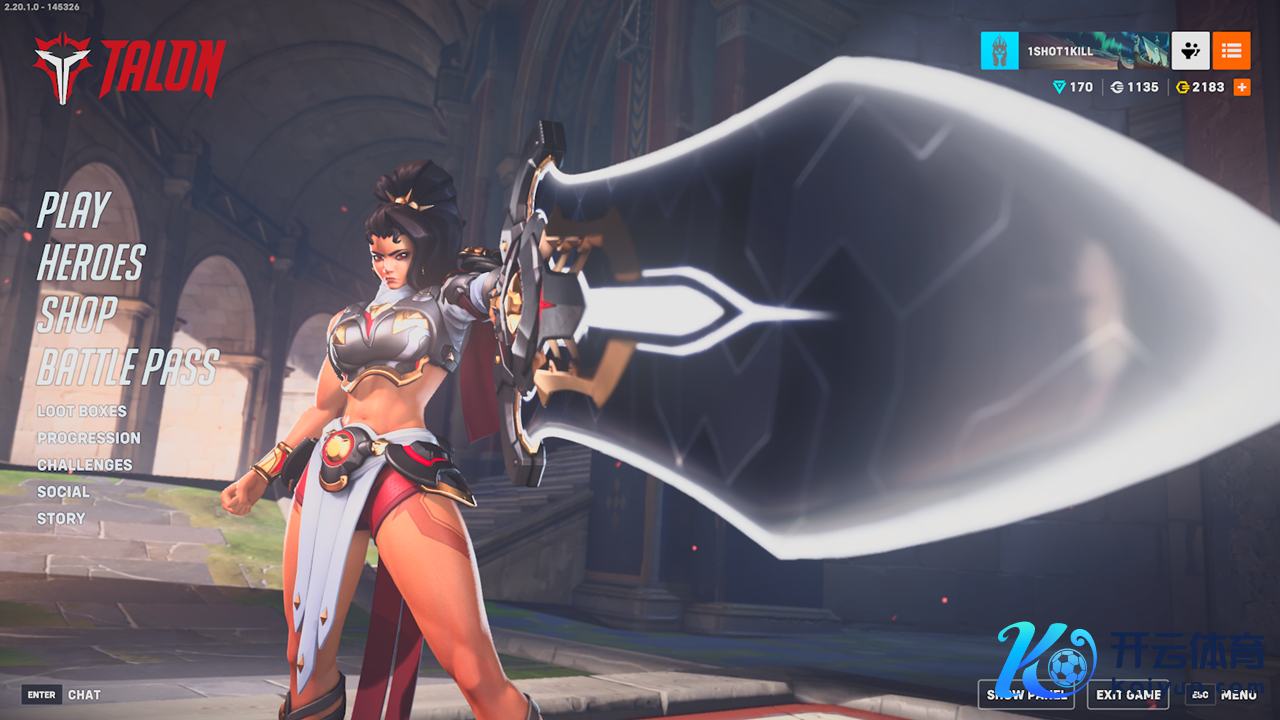View the Progression menu
The height and width of the screenshot is (720, 1280).
tap(89, 438)
